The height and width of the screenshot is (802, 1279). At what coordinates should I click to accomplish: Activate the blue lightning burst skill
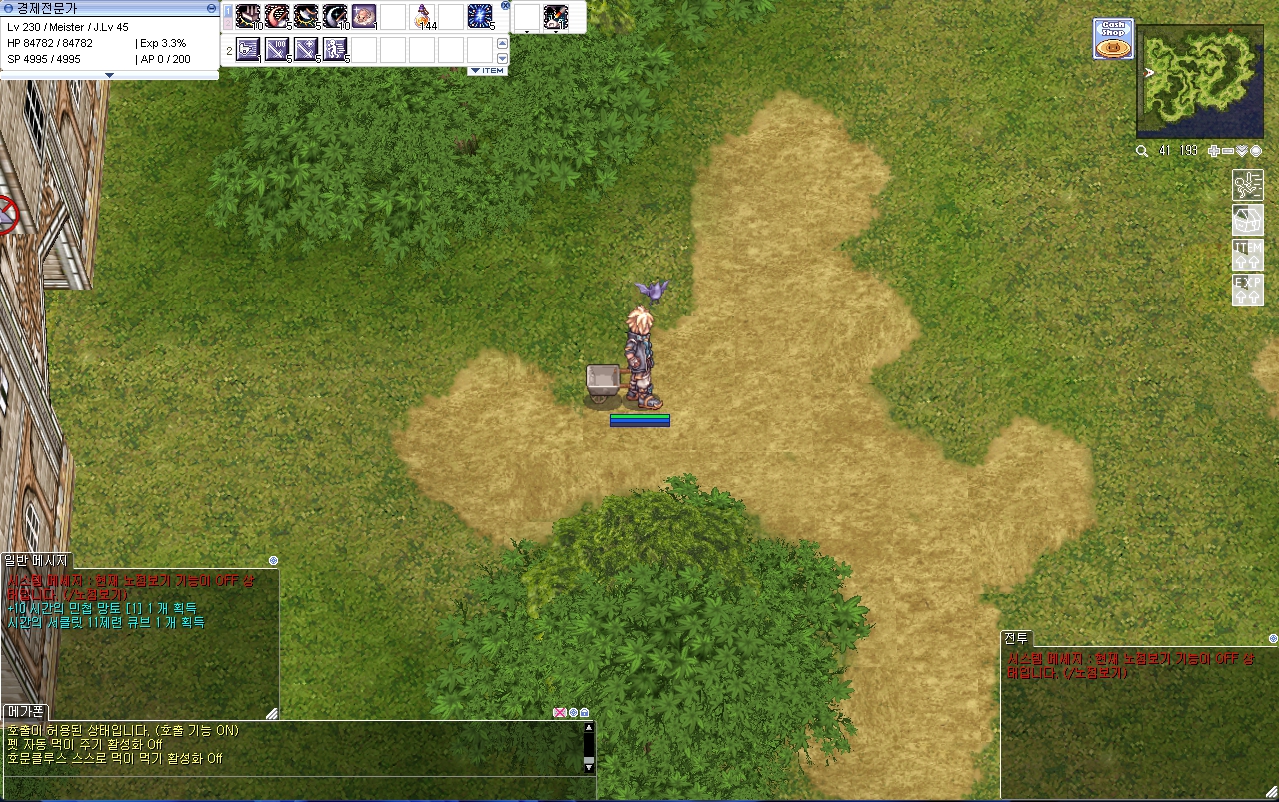pos(481,17)
